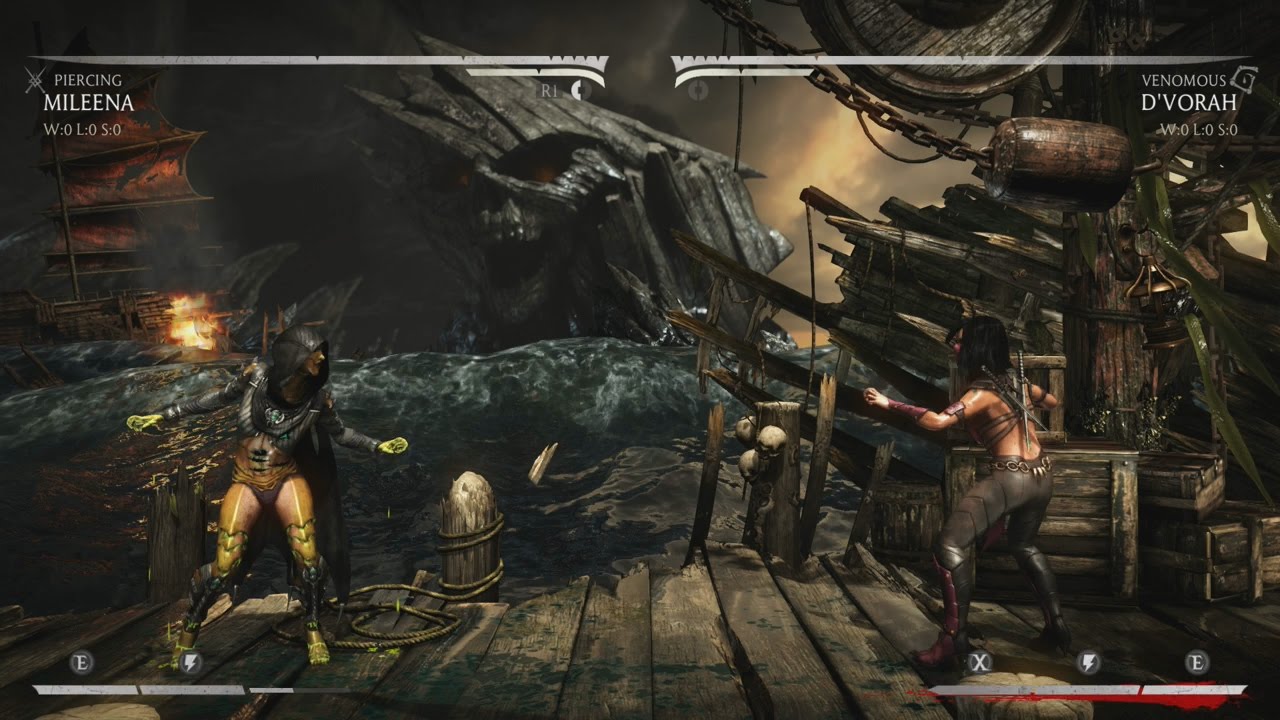Click the 'E' icon in the bottom-right corner
1280x720 pixels.
tap(1197, 661)
